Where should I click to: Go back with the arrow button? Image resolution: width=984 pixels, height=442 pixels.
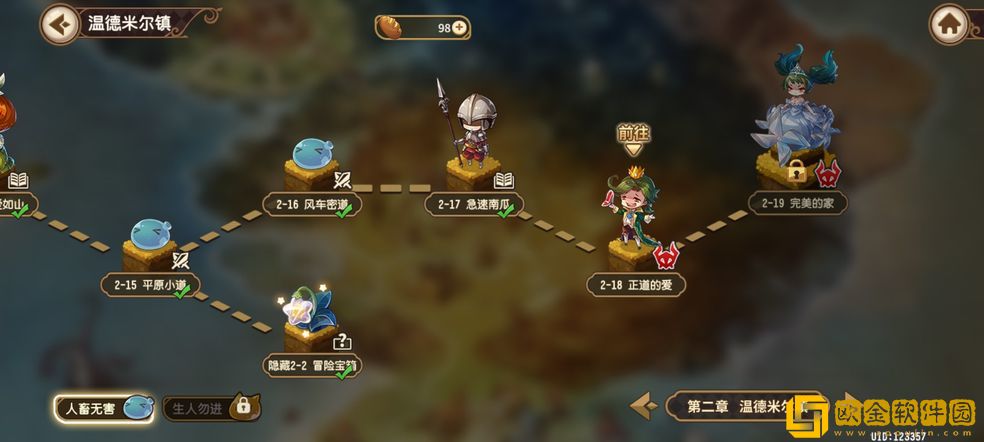pos(60,24)
